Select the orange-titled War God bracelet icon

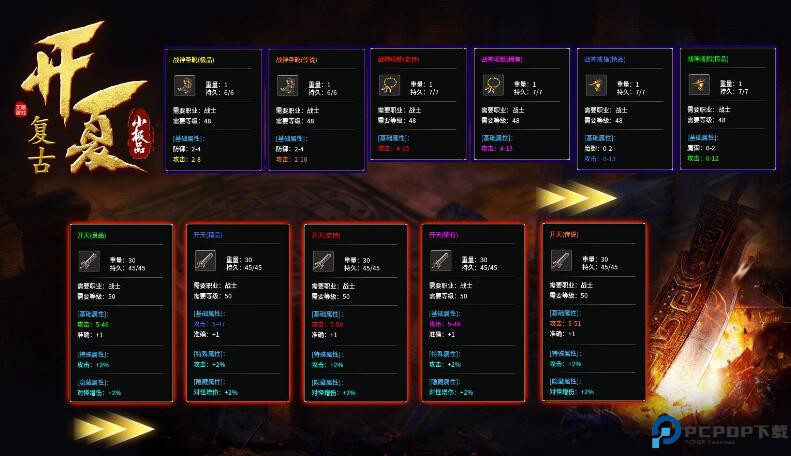[286, 86]
